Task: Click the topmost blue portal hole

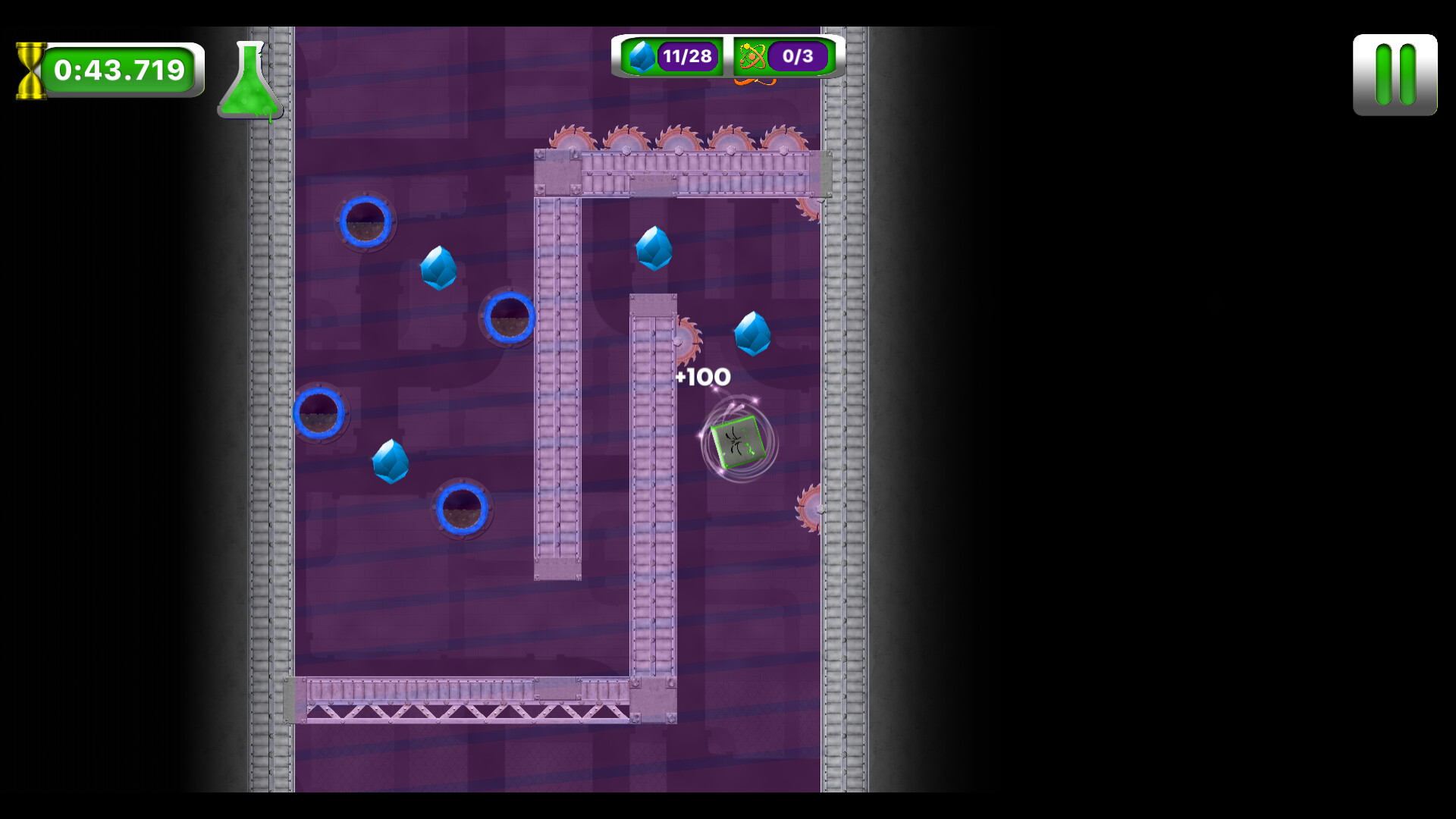Action: point(366,222)
